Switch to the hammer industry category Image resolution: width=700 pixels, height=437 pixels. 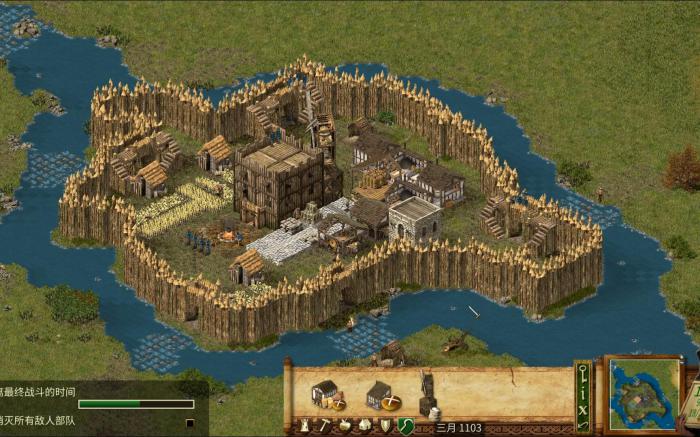click(x=324, y=427)
